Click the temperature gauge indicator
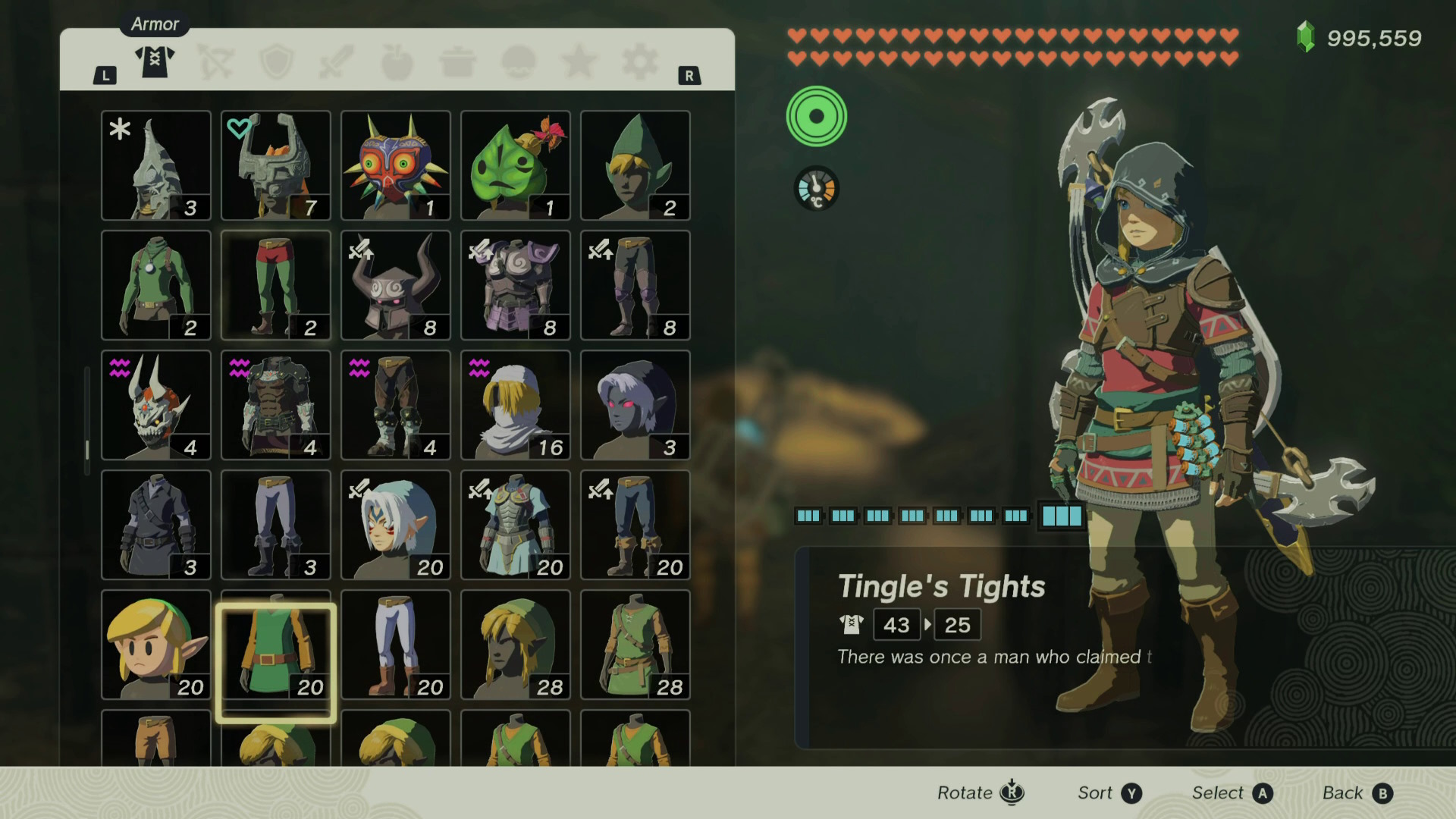The image size is (1456, 819). click(x=815, y=187)
